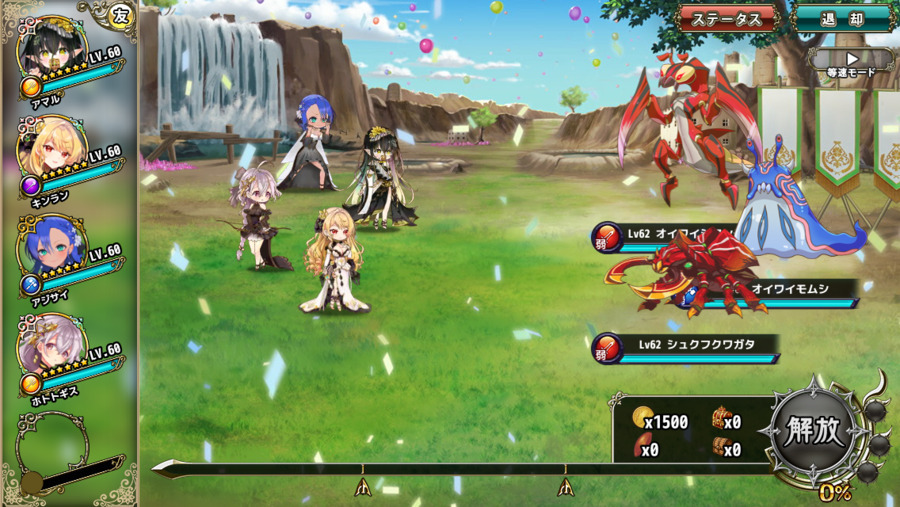
Task: Choose ホトトギス's character portrait
Action: coord(49,348)
